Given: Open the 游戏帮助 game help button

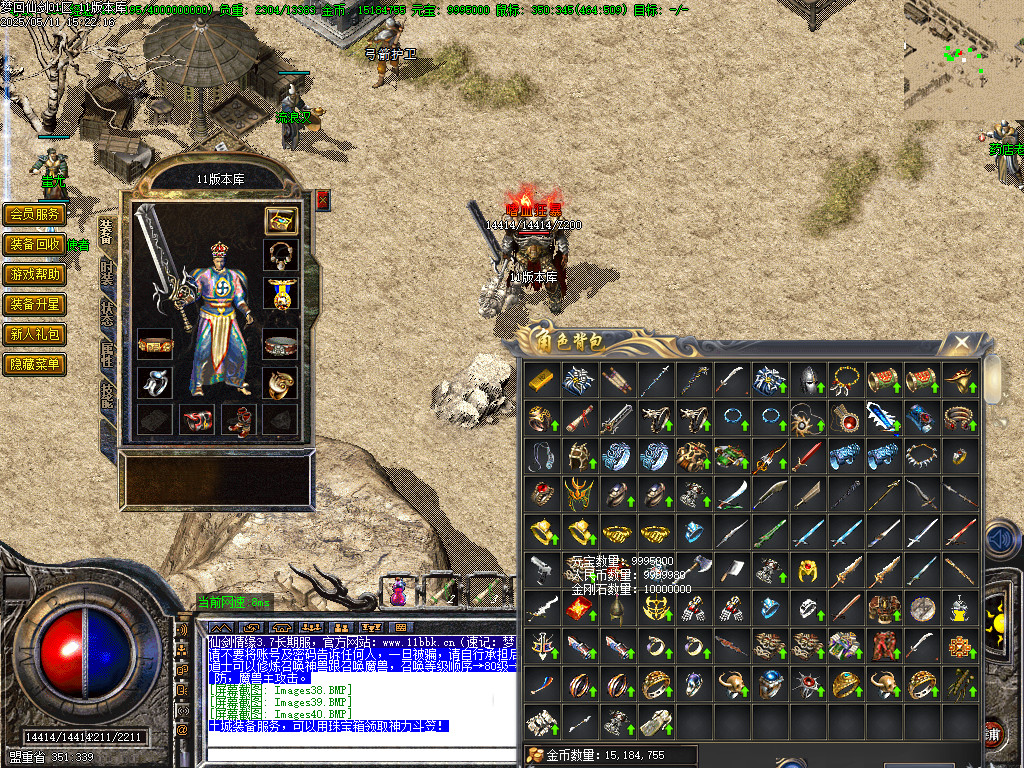Looking at the screenshot, I should coord(35,274).
